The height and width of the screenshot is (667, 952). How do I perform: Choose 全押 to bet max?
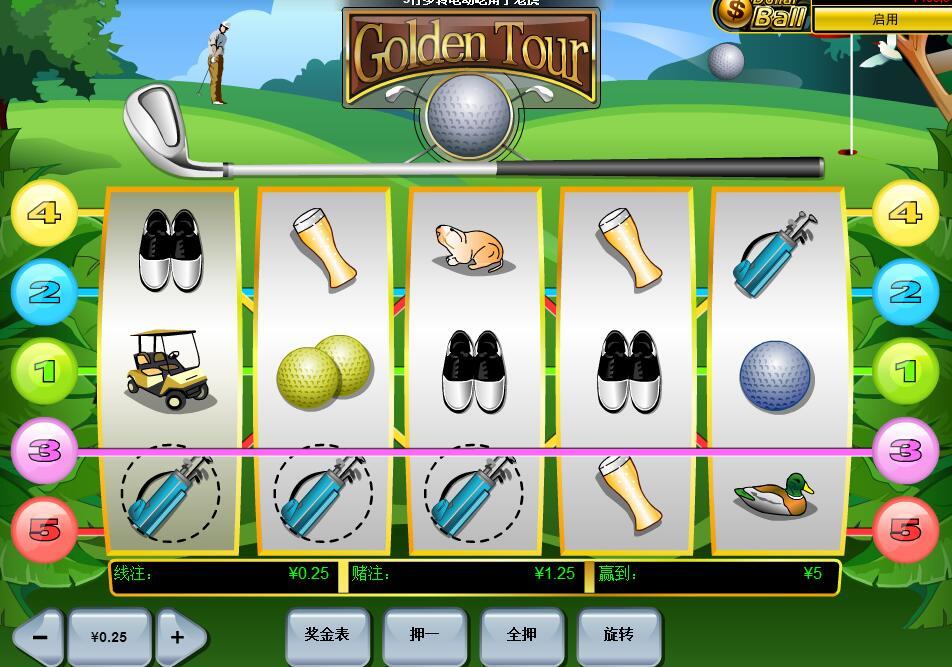pos(522,635)
